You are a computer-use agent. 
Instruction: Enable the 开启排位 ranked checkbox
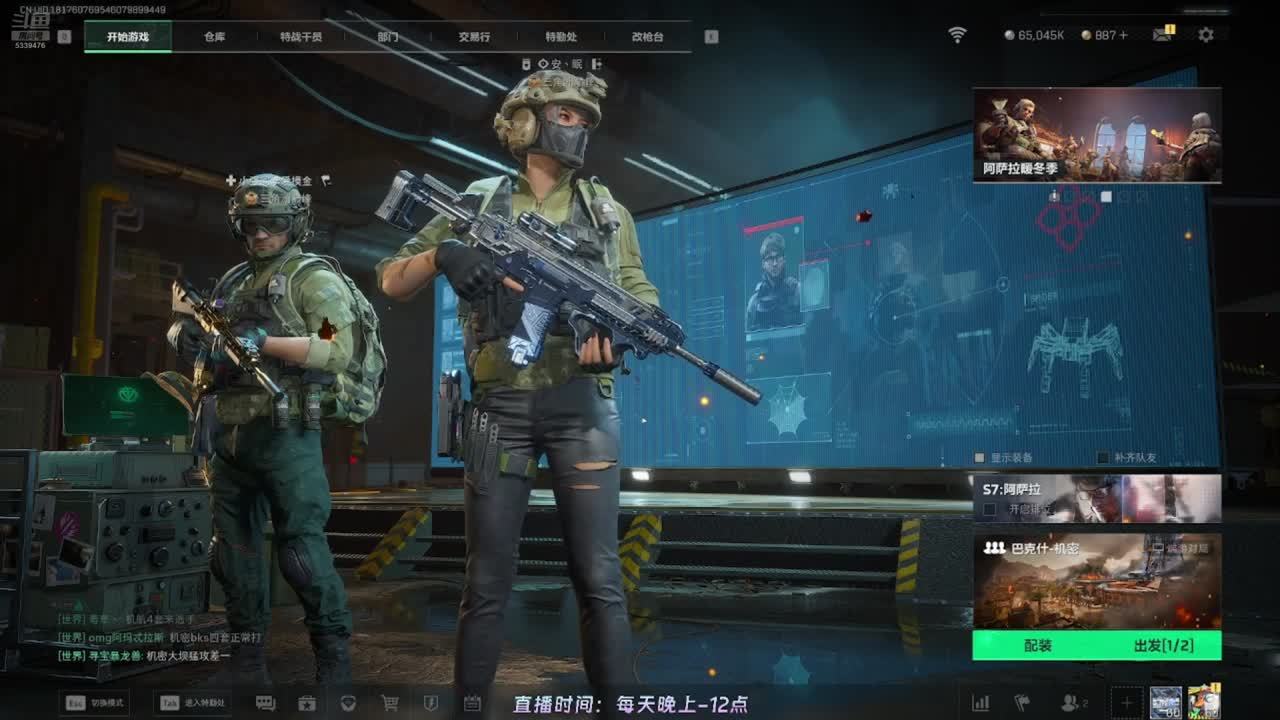point(990,509)
